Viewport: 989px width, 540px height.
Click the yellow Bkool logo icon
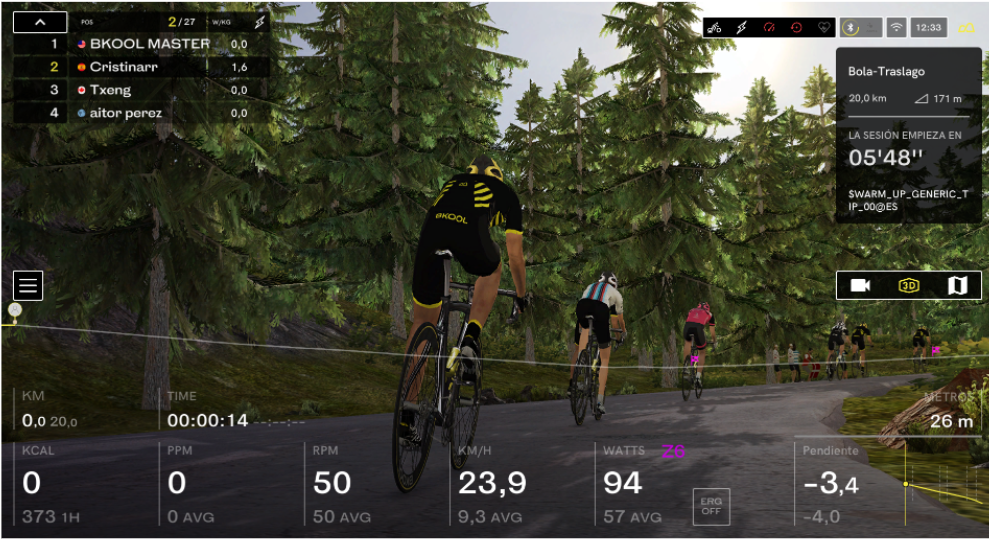point(967,28)
